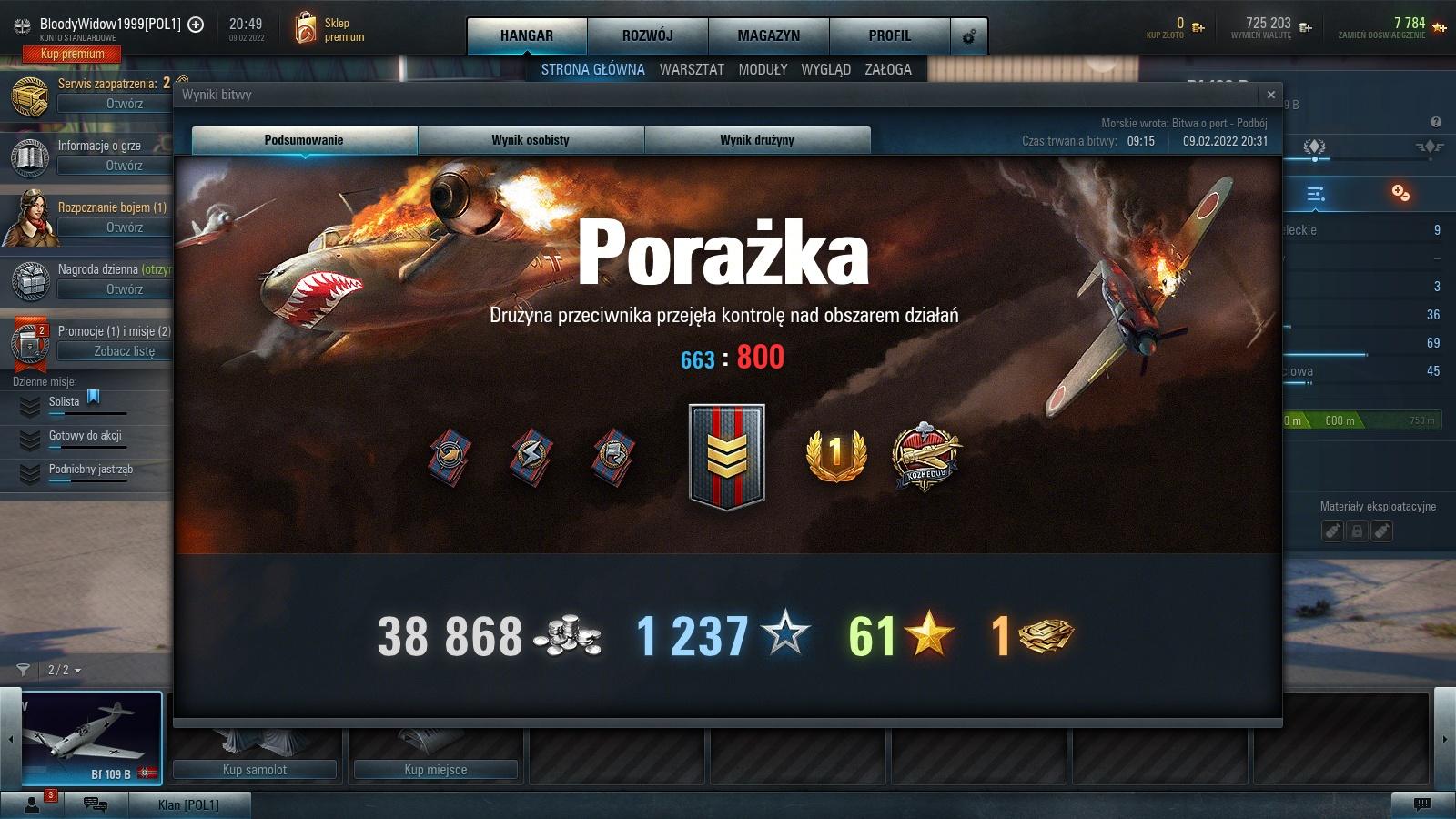Click the Kup miejsce button
This screenshot has height=819, width=1456.
[x=436, y=770]
